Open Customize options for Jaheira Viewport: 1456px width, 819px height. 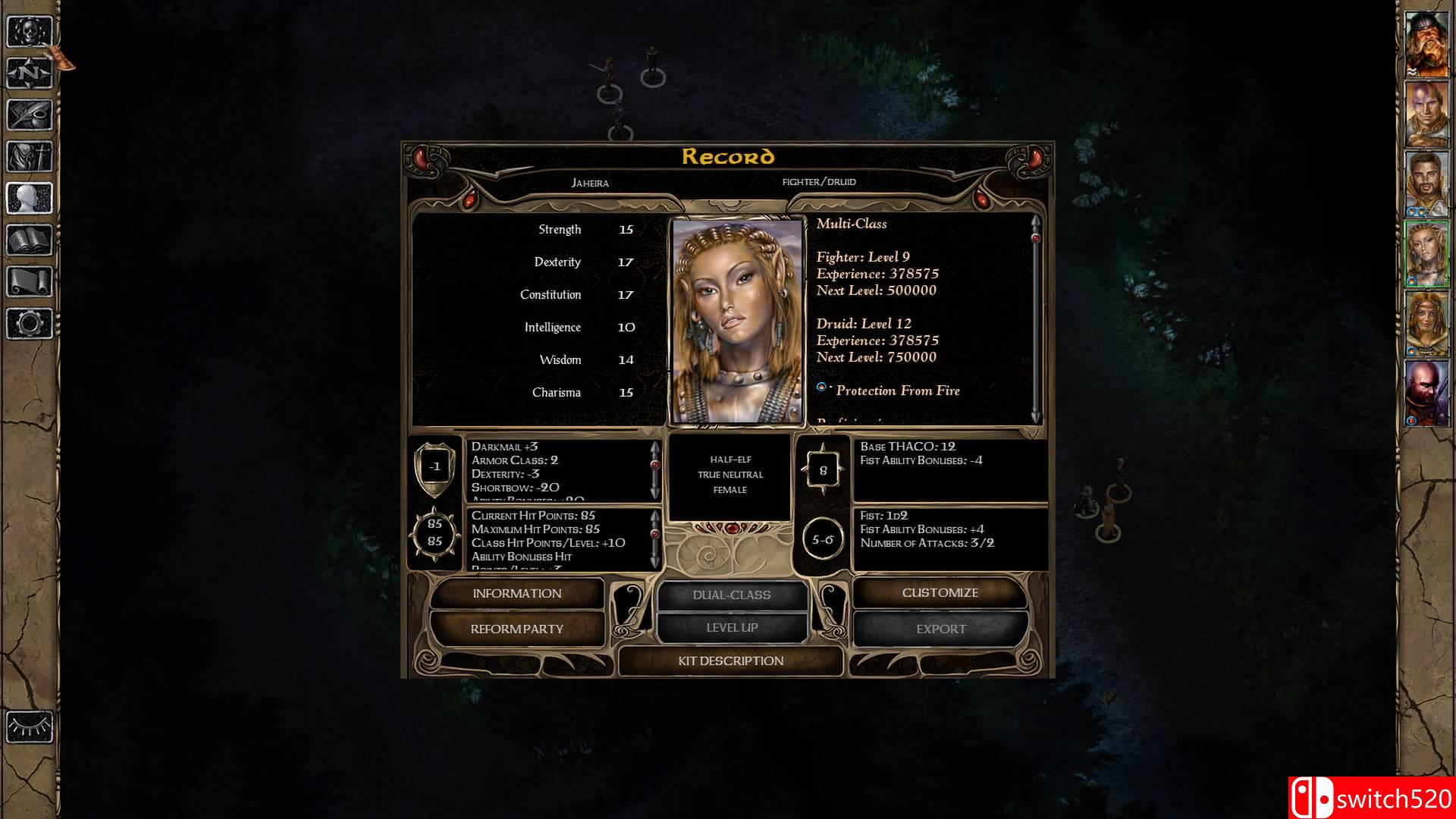[940, 593]
